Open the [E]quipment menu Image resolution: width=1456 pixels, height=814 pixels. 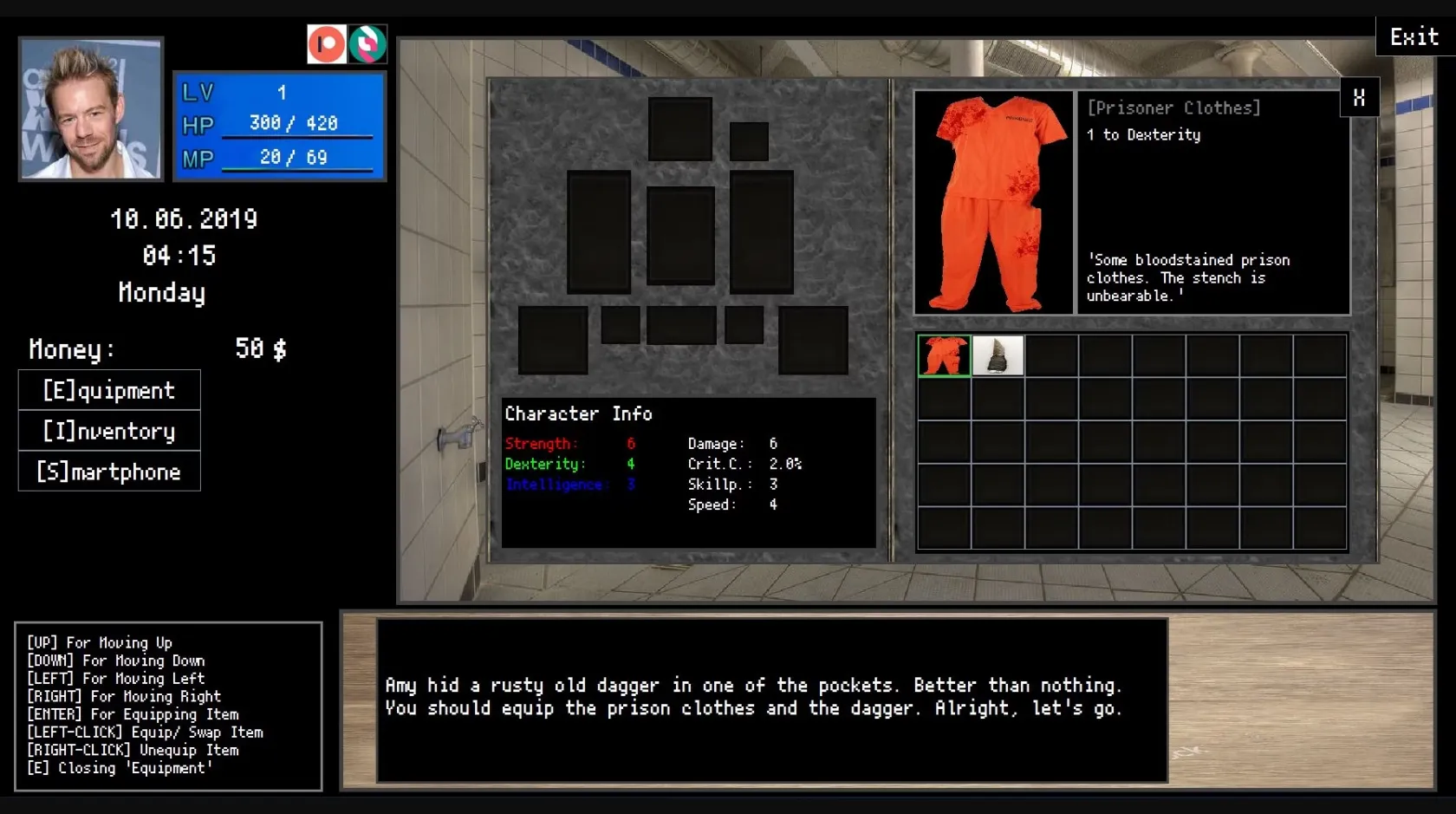point(108,390)
